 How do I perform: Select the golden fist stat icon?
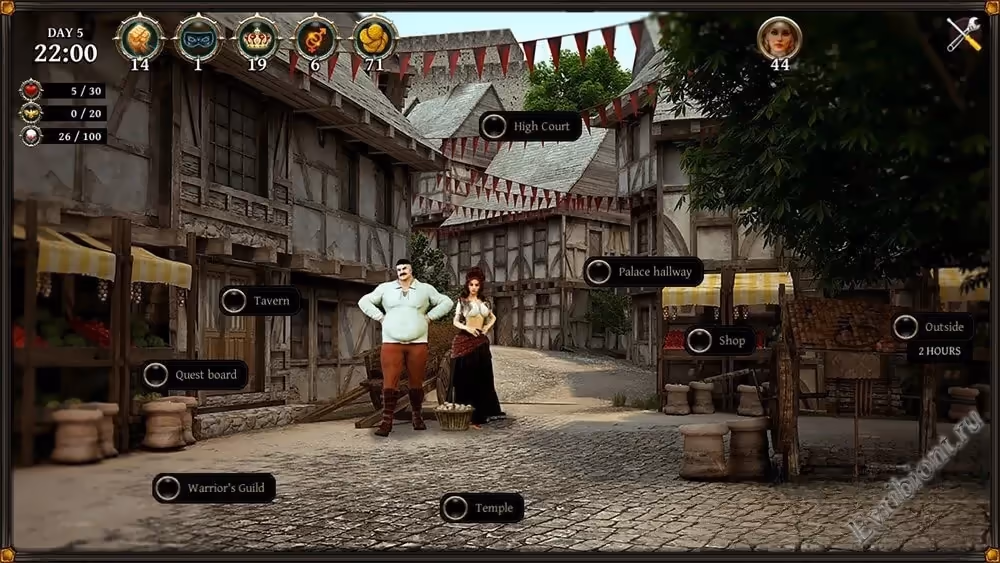point(139,38)
